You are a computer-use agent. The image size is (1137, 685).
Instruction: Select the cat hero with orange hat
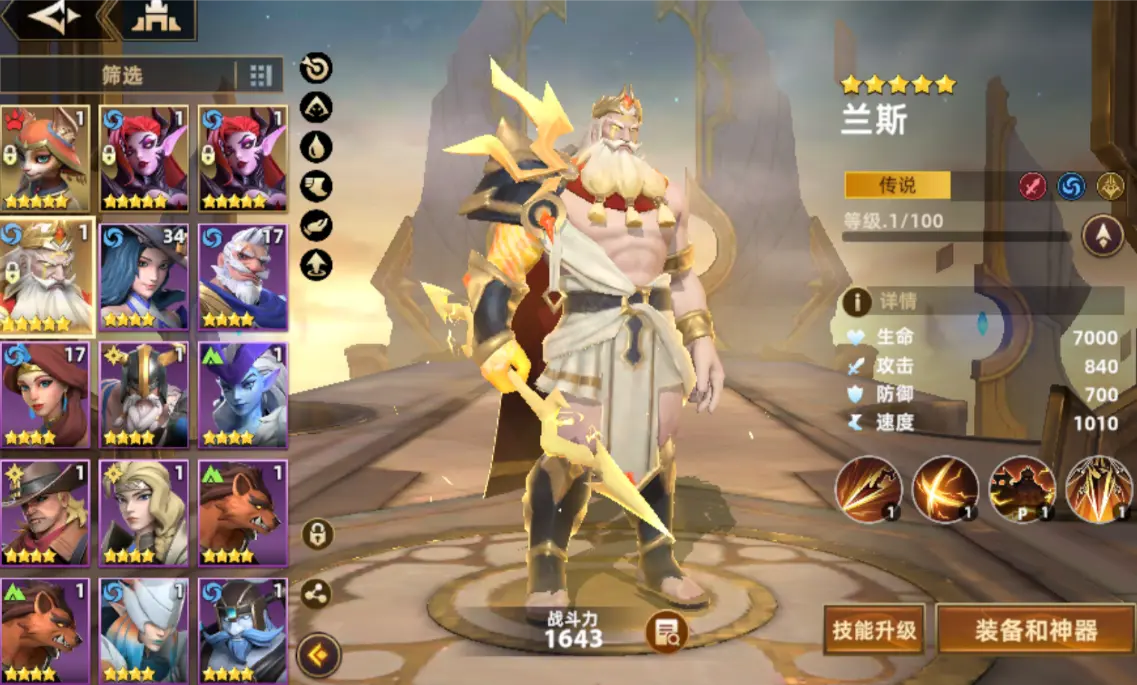(45, 158)
